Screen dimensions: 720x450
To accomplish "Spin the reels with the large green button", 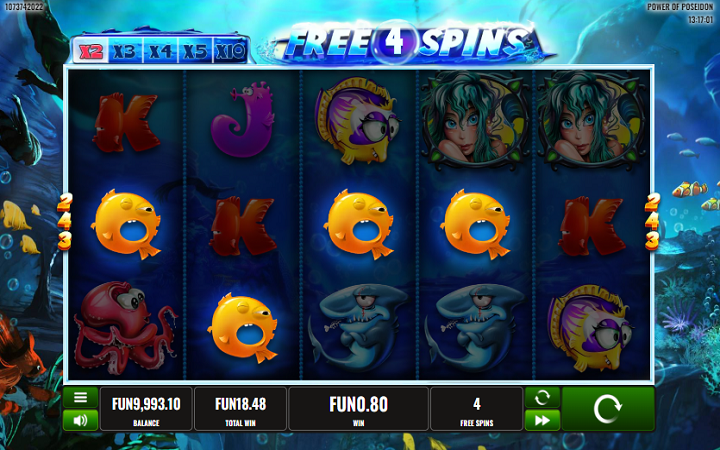I will pos(607,409).
